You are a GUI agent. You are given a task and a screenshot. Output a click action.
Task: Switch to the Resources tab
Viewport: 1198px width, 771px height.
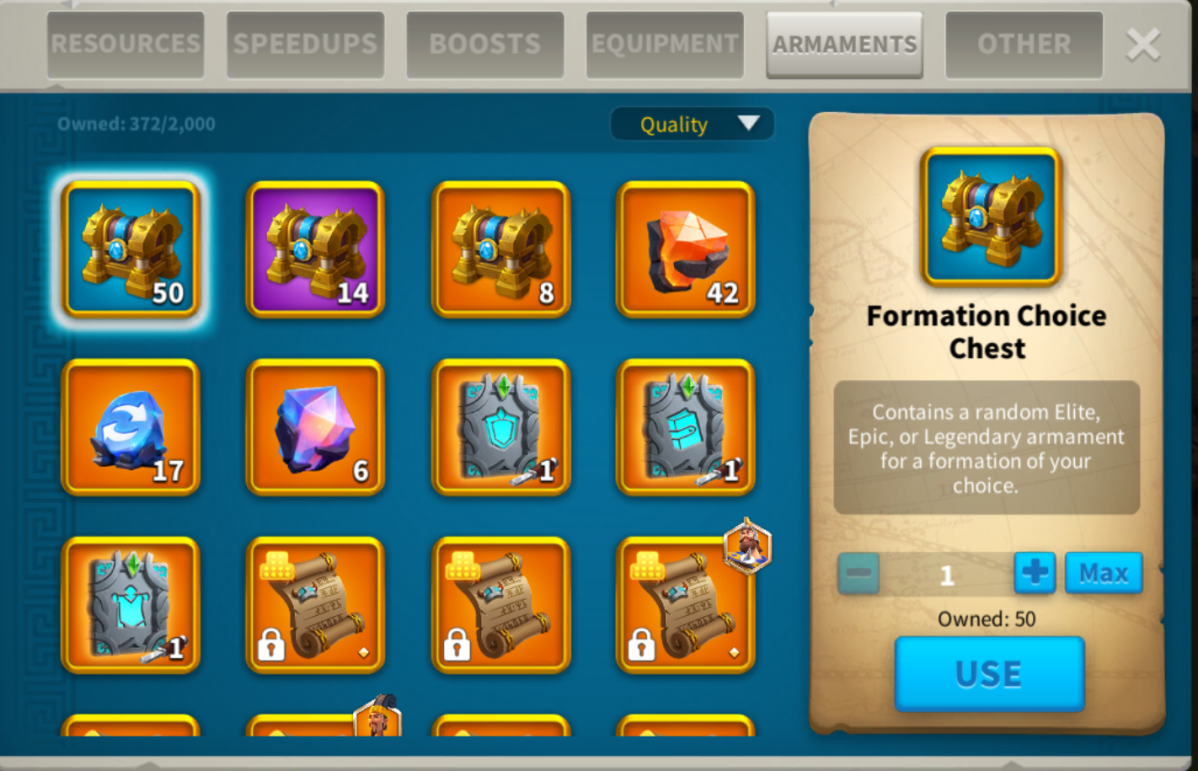pyautogui.click(x=125, y=45)
